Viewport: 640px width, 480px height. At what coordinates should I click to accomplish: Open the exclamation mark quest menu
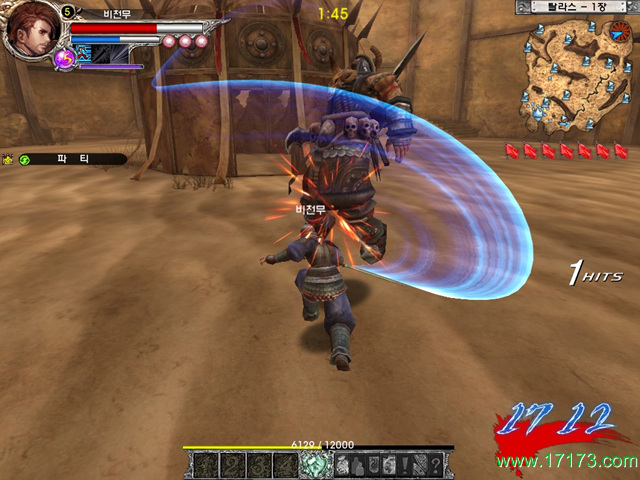point(403,465)
